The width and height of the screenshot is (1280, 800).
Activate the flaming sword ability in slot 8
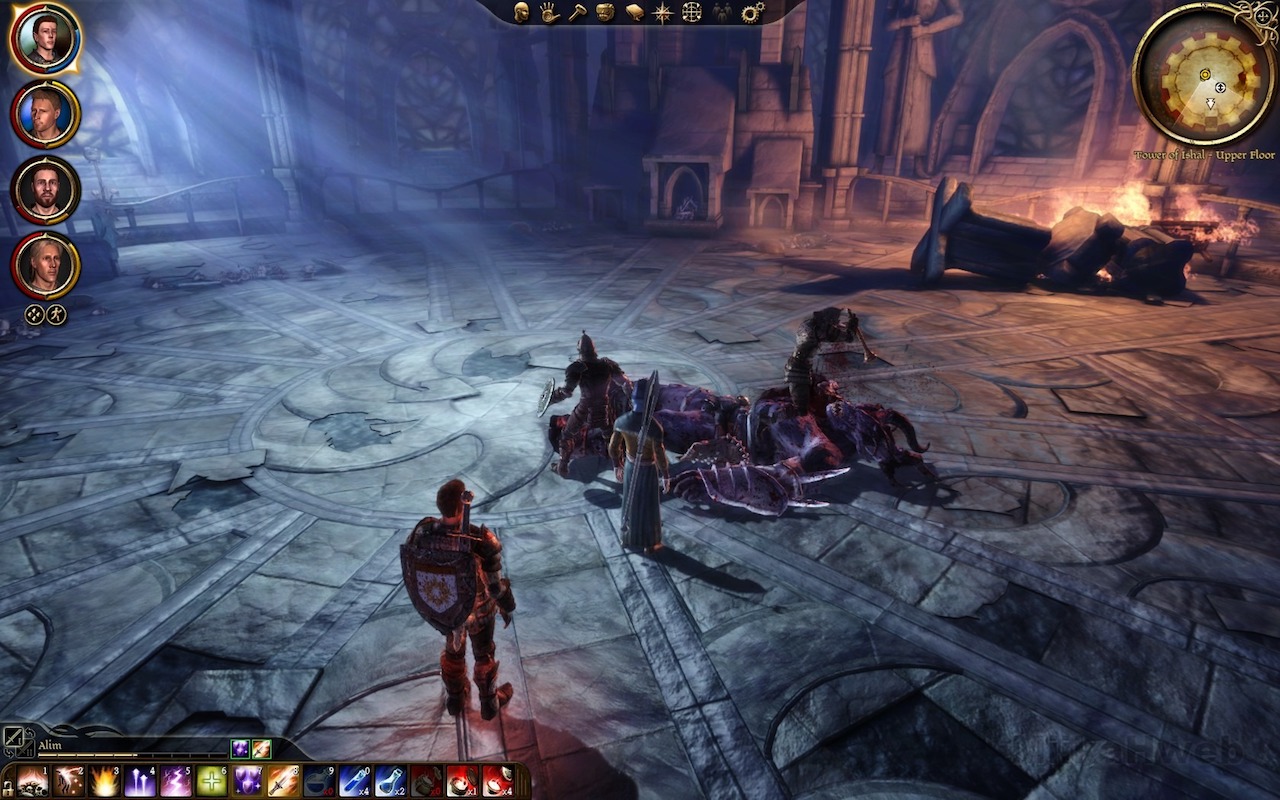tap(282, 781)
